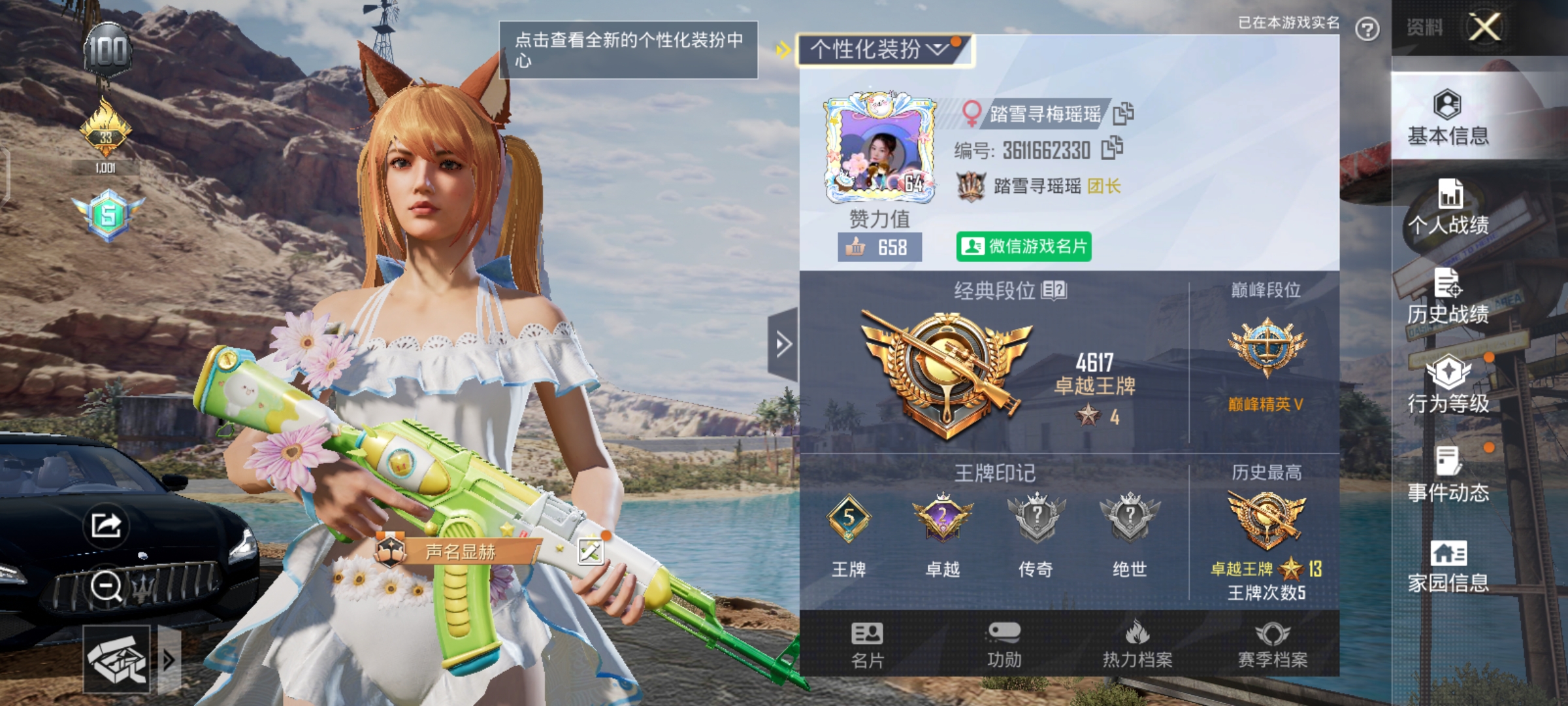The height and width of the screenshot is (706, 1568).
Task: Click the help question mark icon
Action: click(1367, 29)
